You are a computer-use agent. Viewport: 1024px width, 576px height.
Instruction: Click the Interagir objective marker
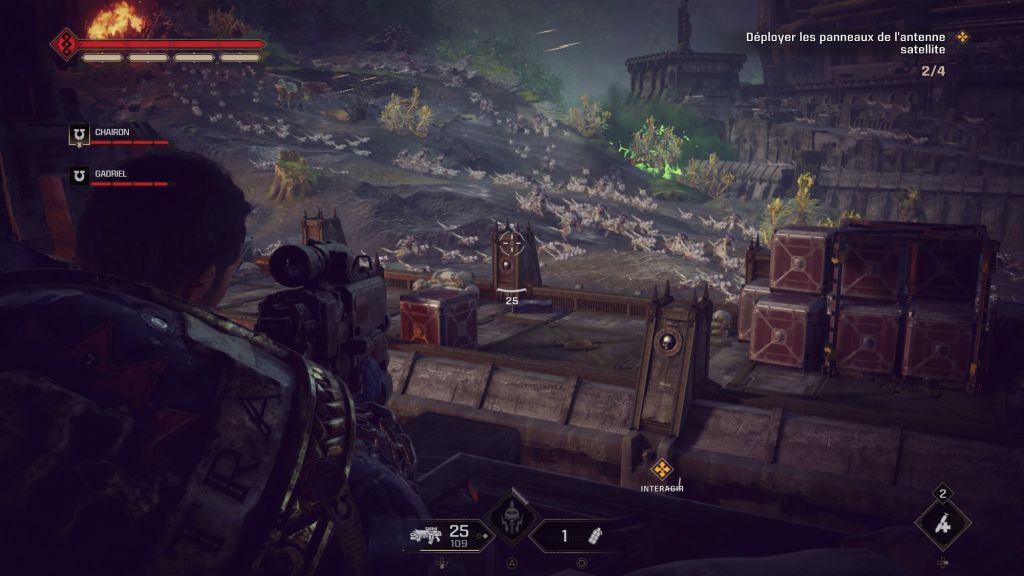tap(661, 469)
